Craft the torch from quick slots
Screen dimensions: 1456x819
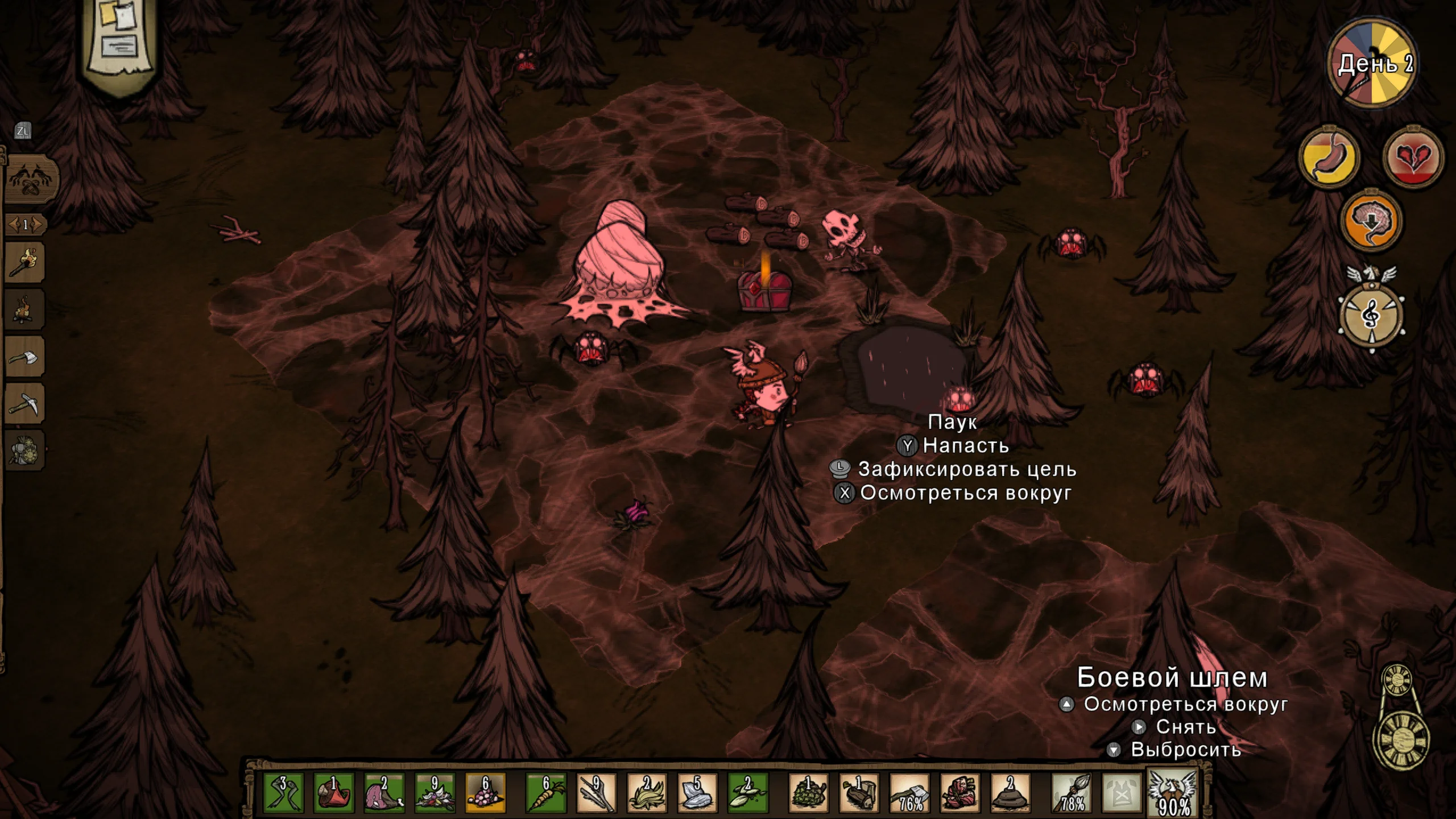25,263
